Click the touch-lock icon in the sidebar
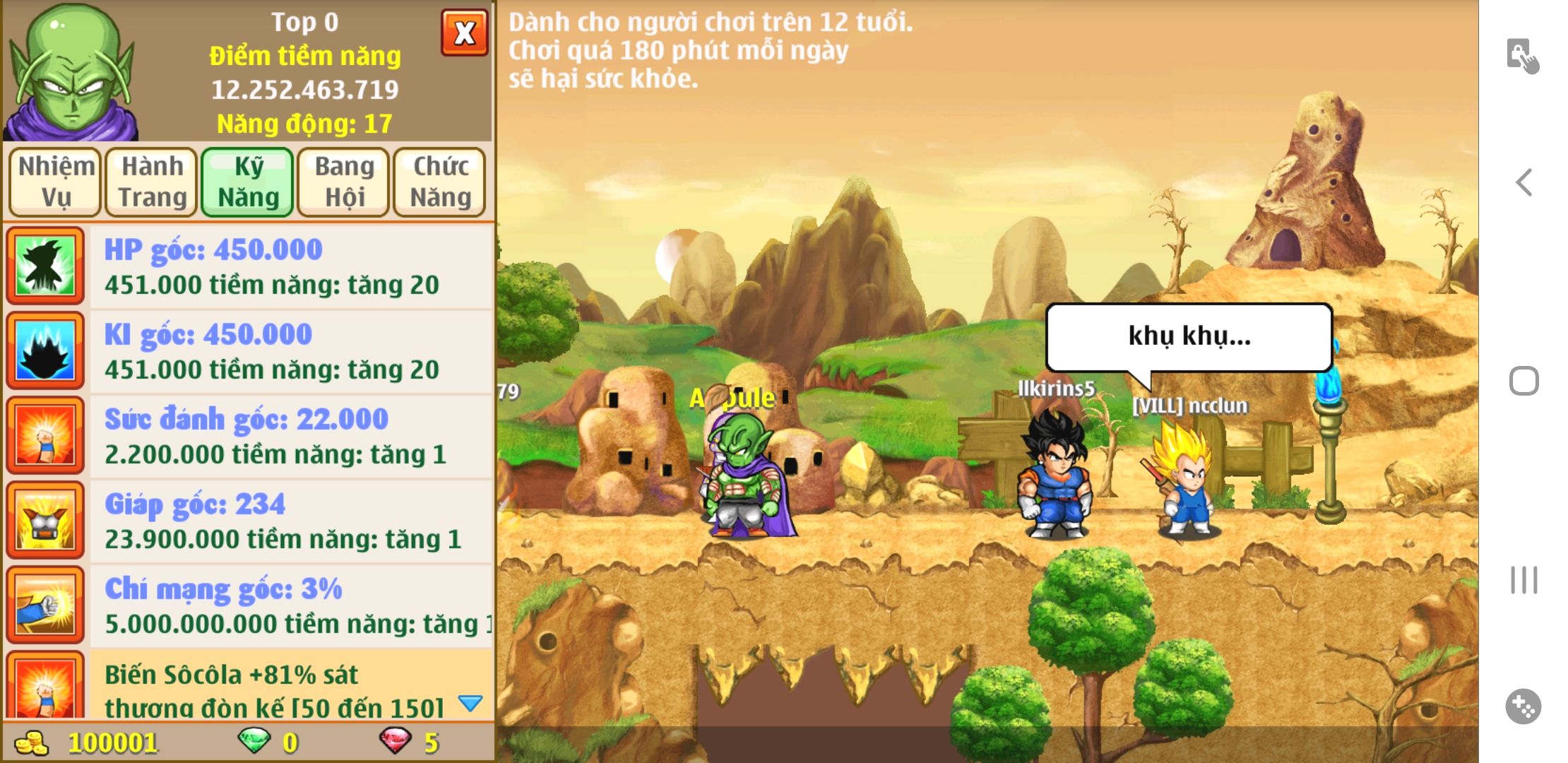Screen dimensions: 1568x763 1522,56
